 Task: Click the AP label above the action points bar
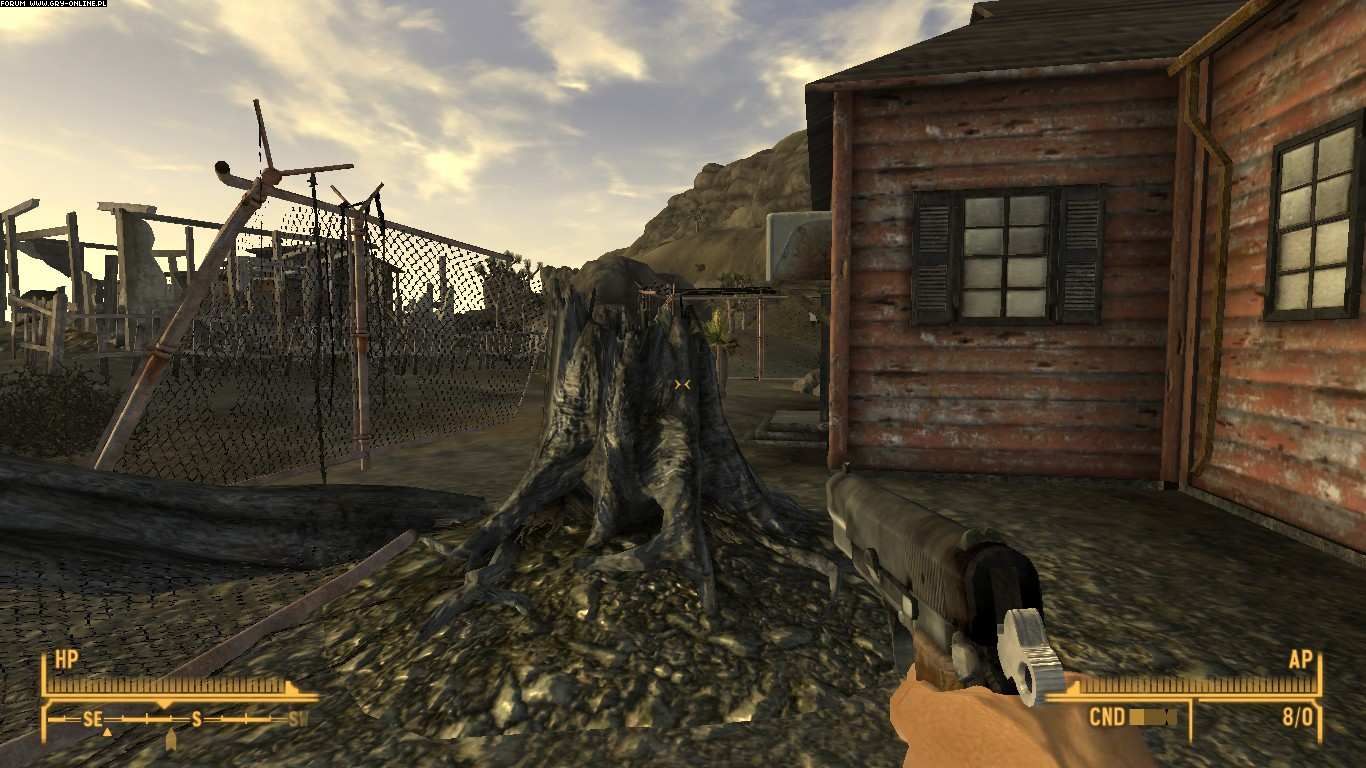1302,660
